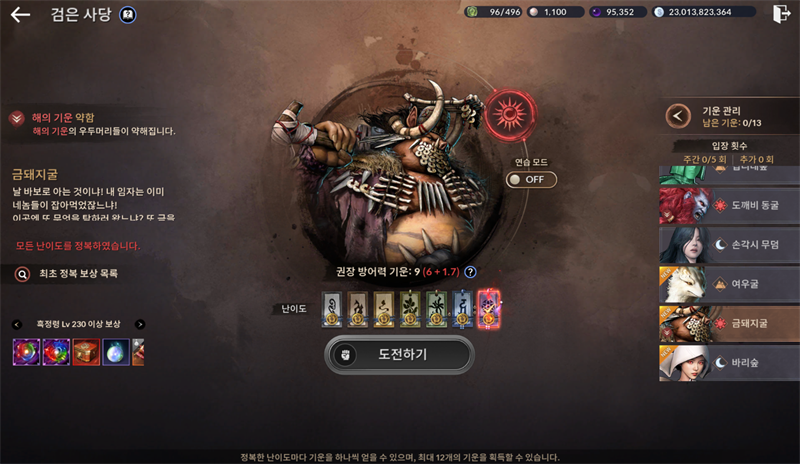Select the red chest reward item
This screenshot has width=800, height=464.
click(x=86, y=352)
